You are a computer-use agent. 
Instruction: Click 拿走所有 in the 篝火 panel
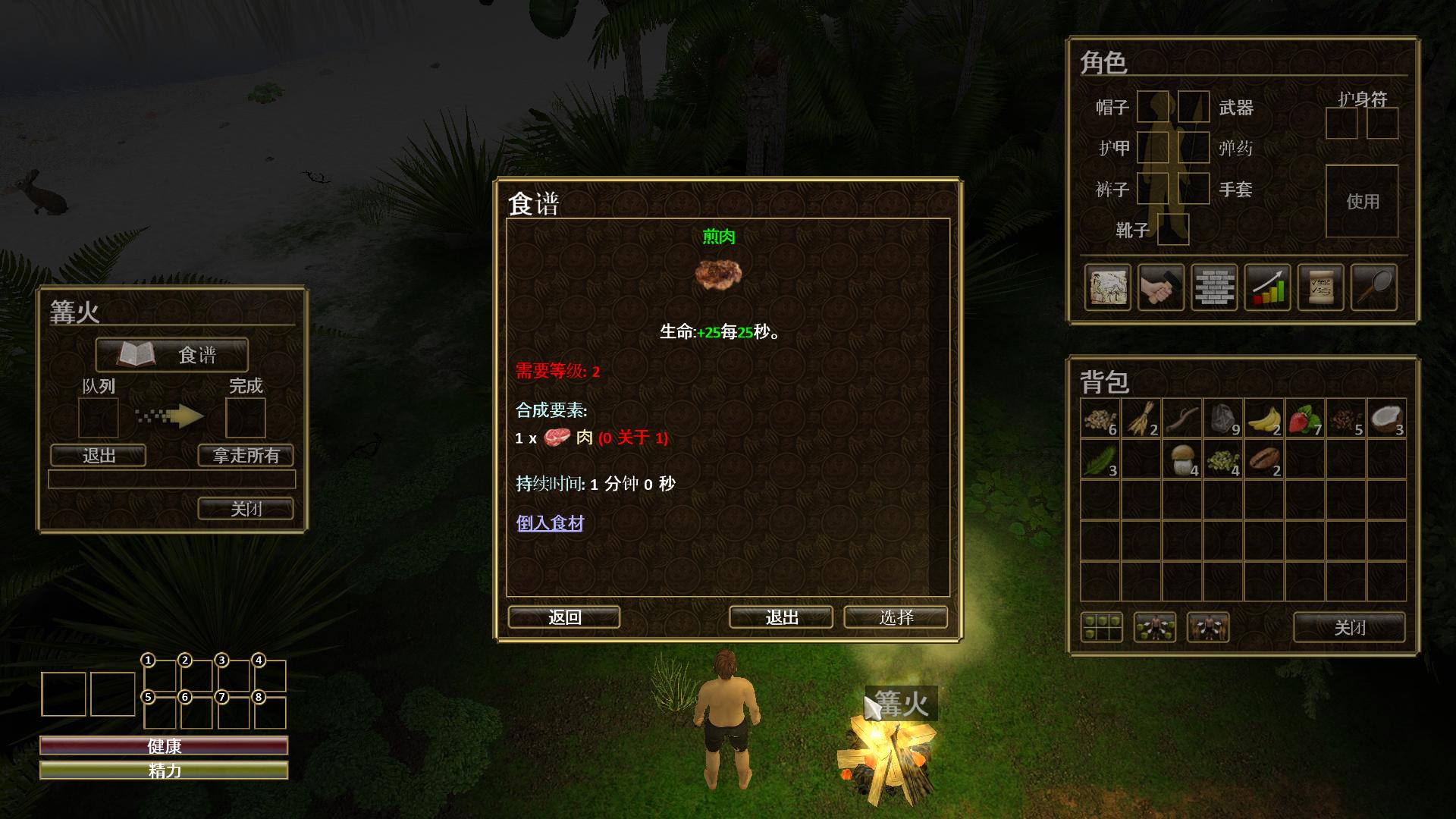click(244, 456)
